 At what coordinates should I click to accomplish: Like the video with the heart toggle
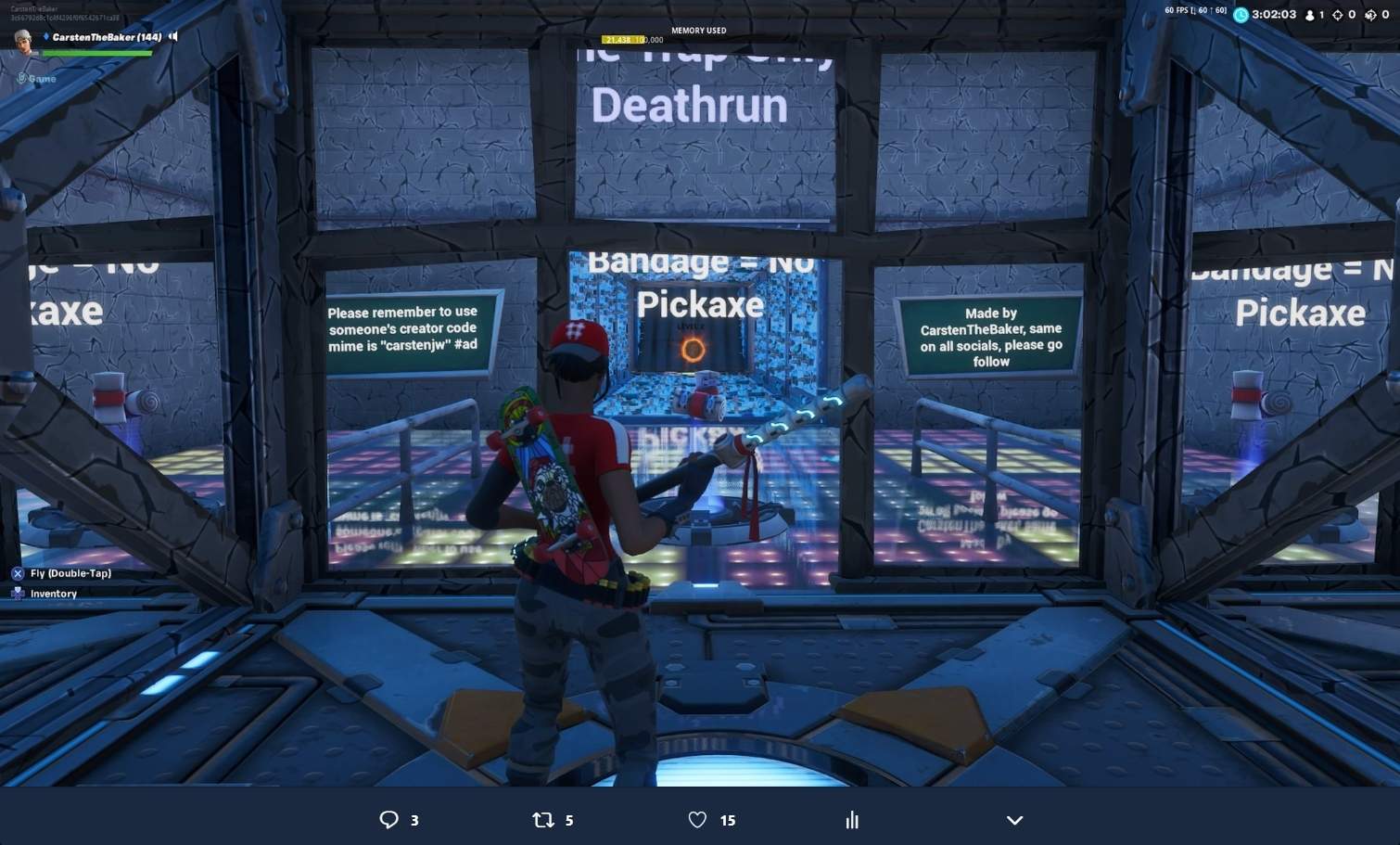696,820
